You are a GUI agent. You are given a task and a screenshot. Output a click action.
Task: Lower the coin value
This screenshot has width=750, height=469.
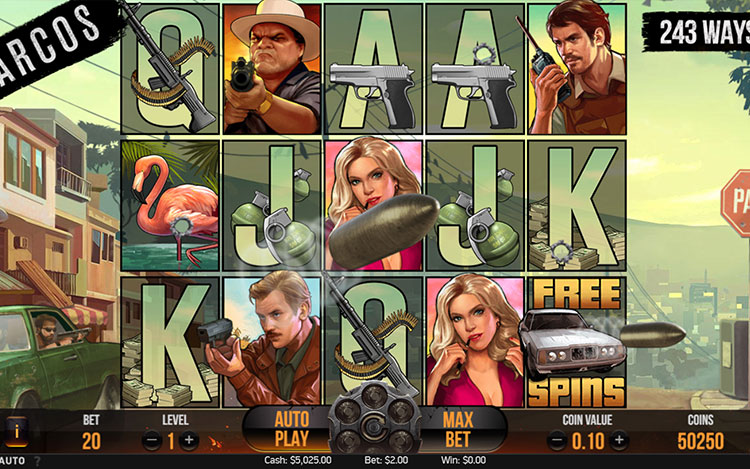tap(555, 440)
